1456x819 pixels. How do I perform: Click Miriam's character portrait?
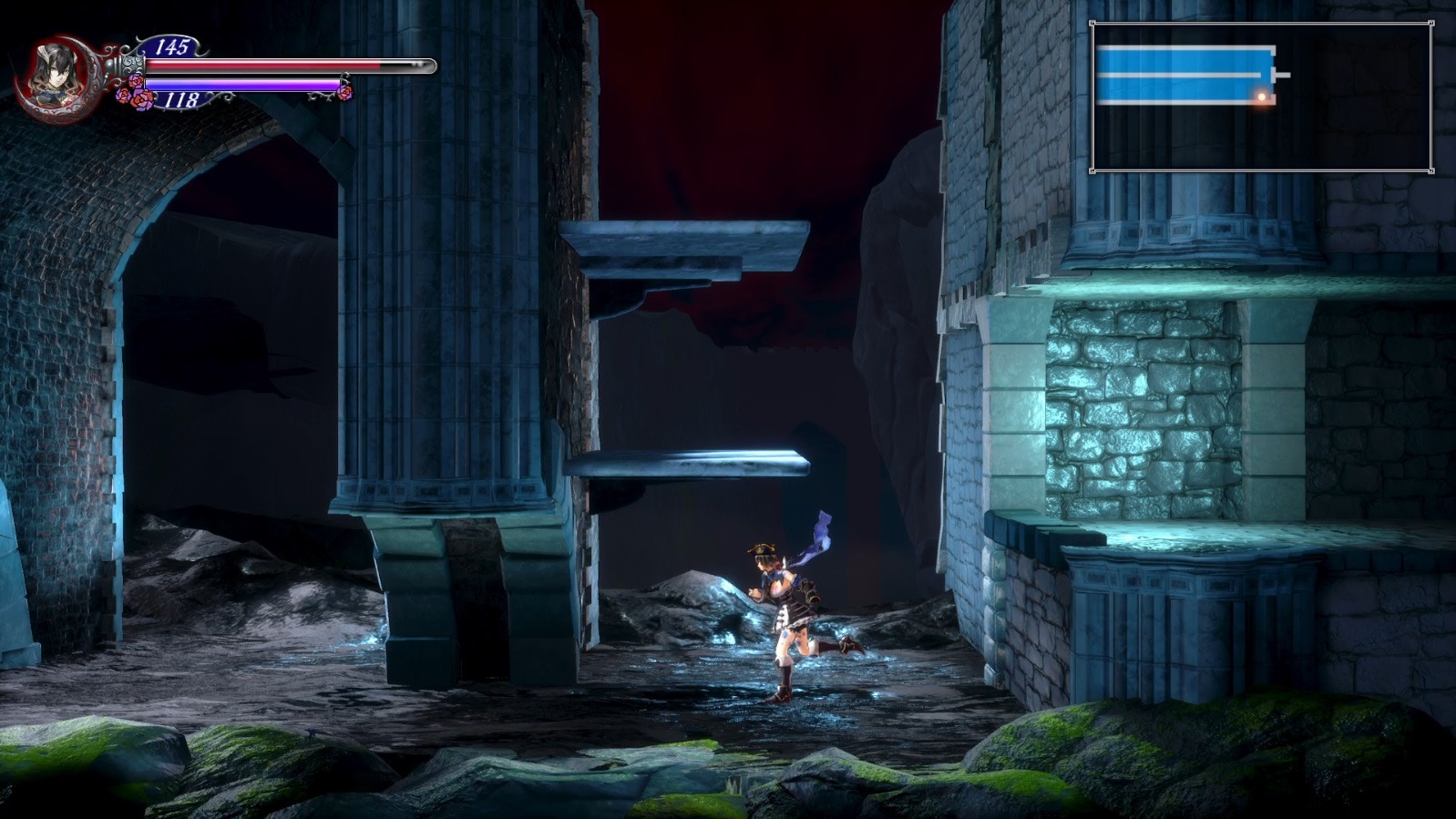tap(54, 73)
